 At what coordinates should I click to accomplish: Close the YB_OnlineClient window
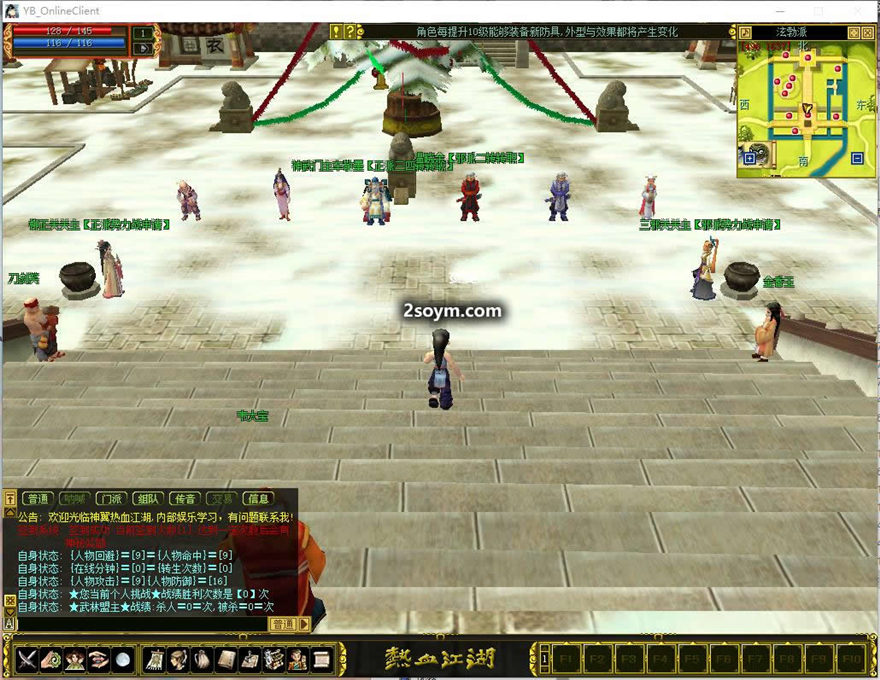(x=857, y=10)
